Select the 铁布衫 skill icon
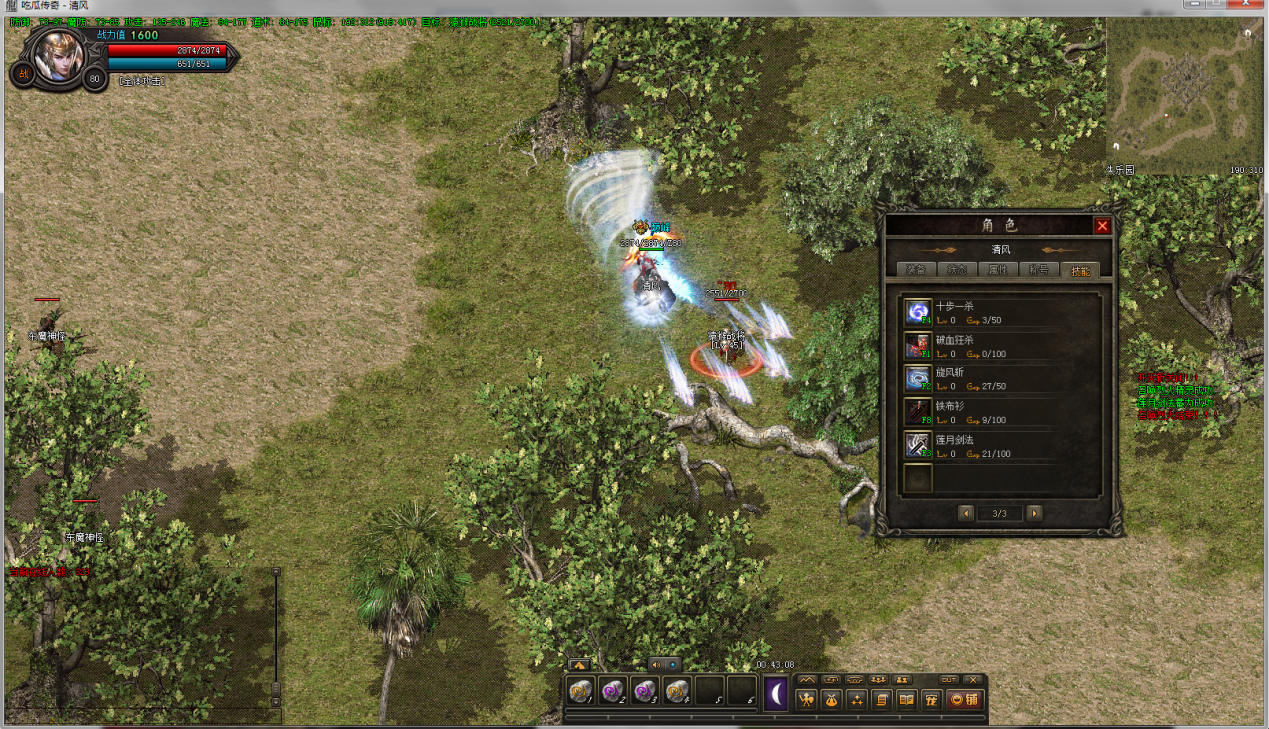The image size is (1269, 729). 918,411
